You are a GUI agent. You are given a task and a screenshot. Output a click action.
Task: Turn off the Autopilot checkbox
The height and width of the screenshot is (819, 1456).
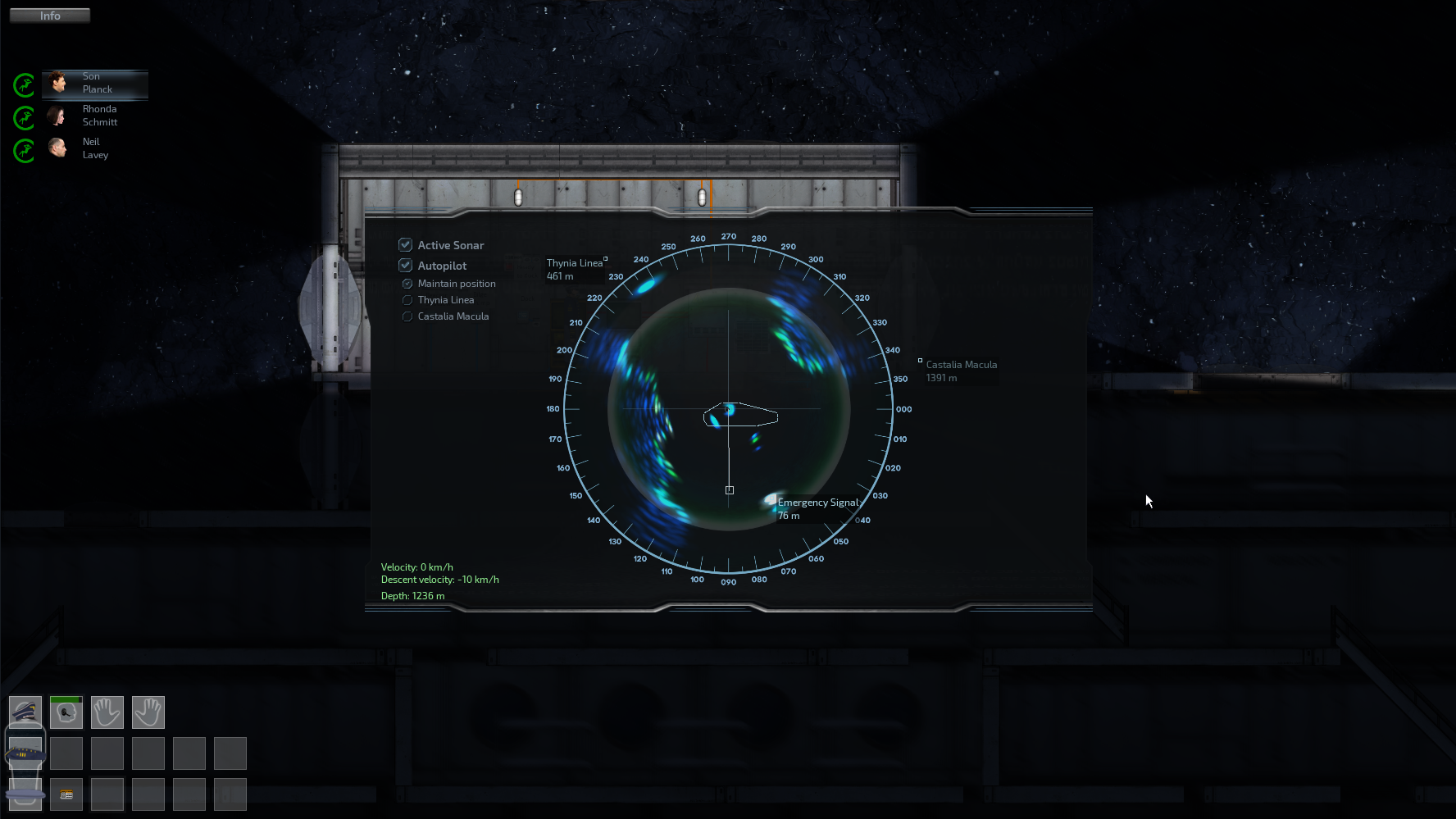coord(406,265)
